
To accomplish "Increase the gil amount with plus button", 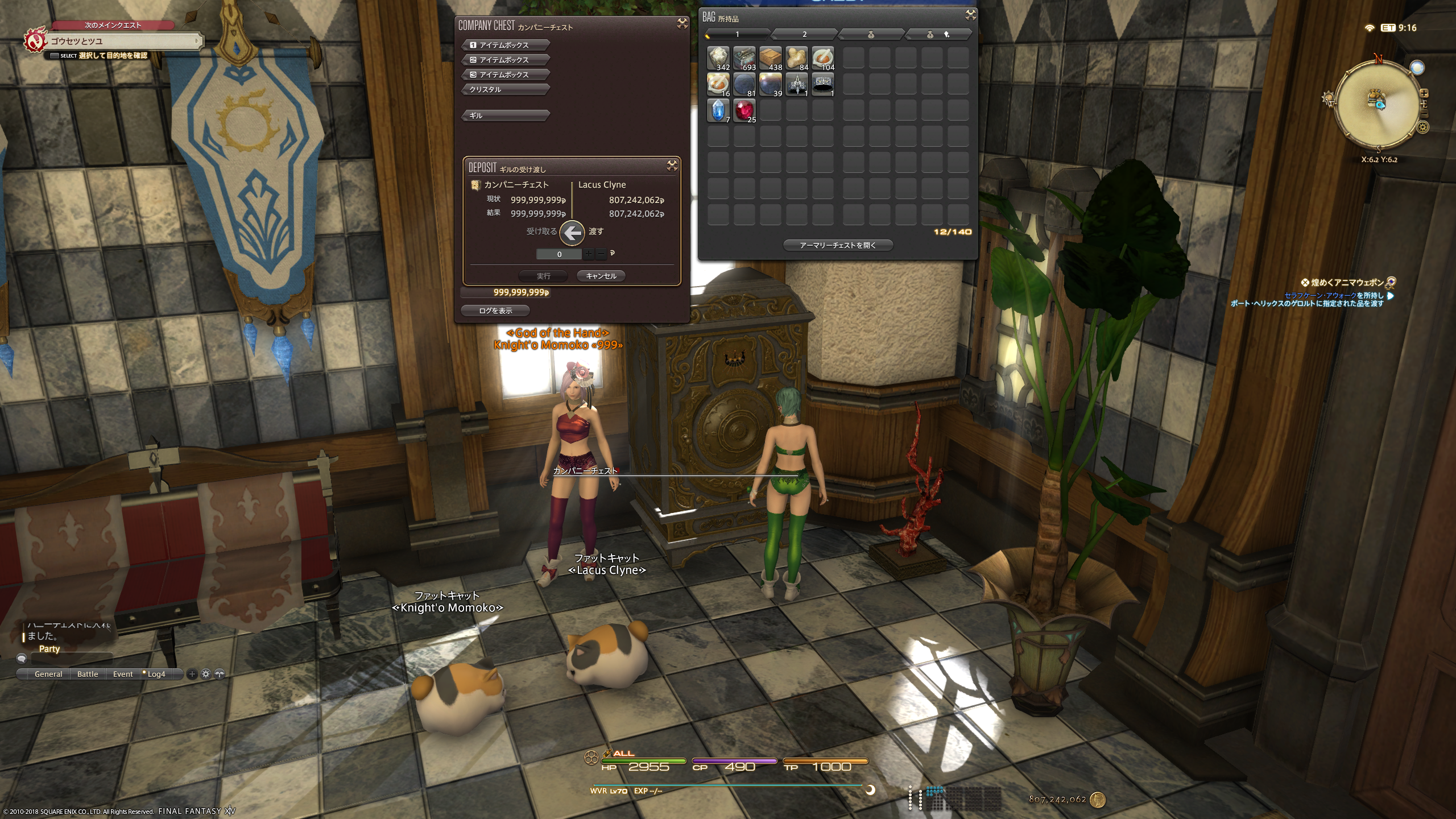I will 588,254.
